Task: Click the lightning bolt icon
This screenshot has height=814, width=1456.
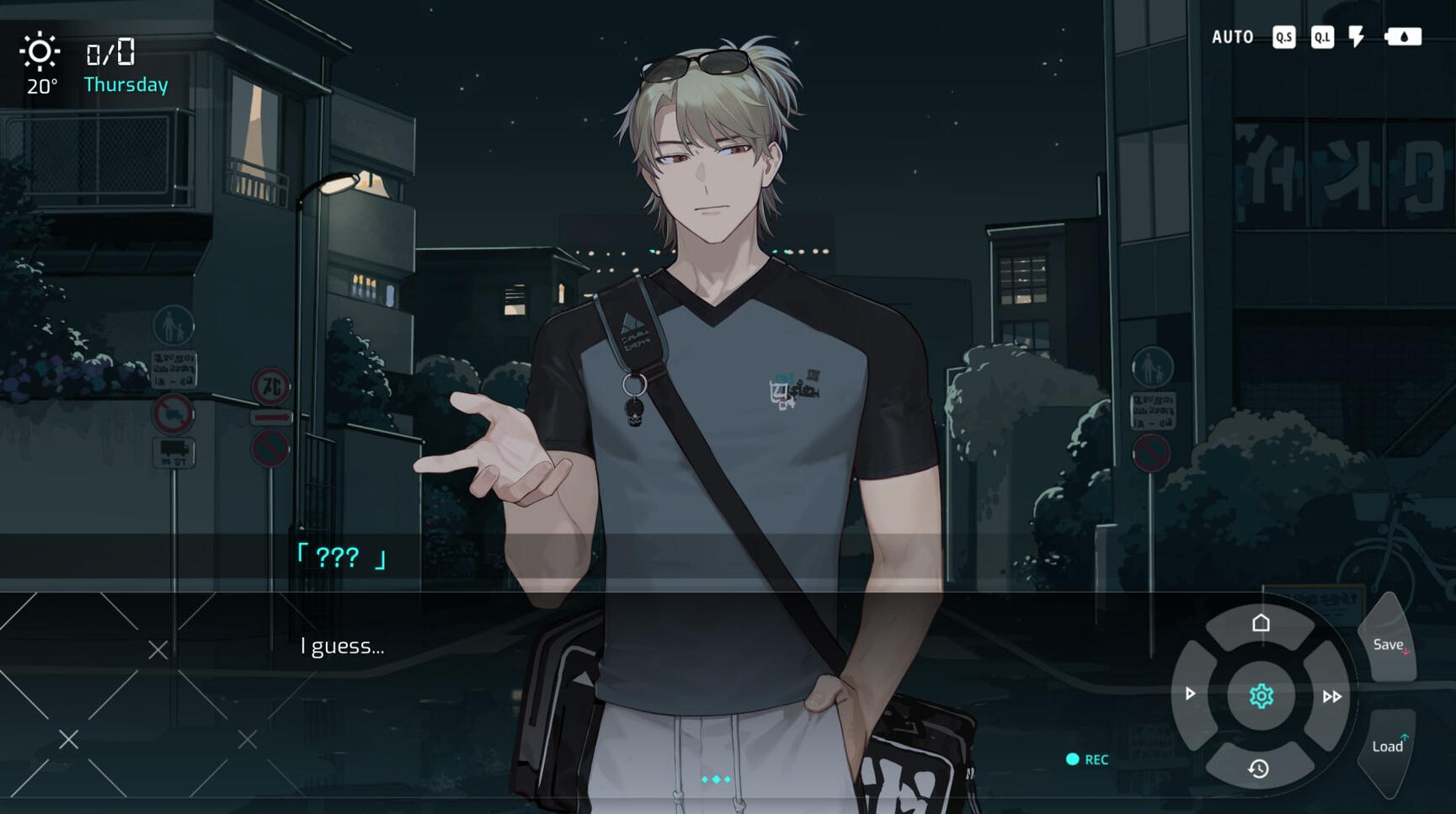Action: click(1357, 37)
